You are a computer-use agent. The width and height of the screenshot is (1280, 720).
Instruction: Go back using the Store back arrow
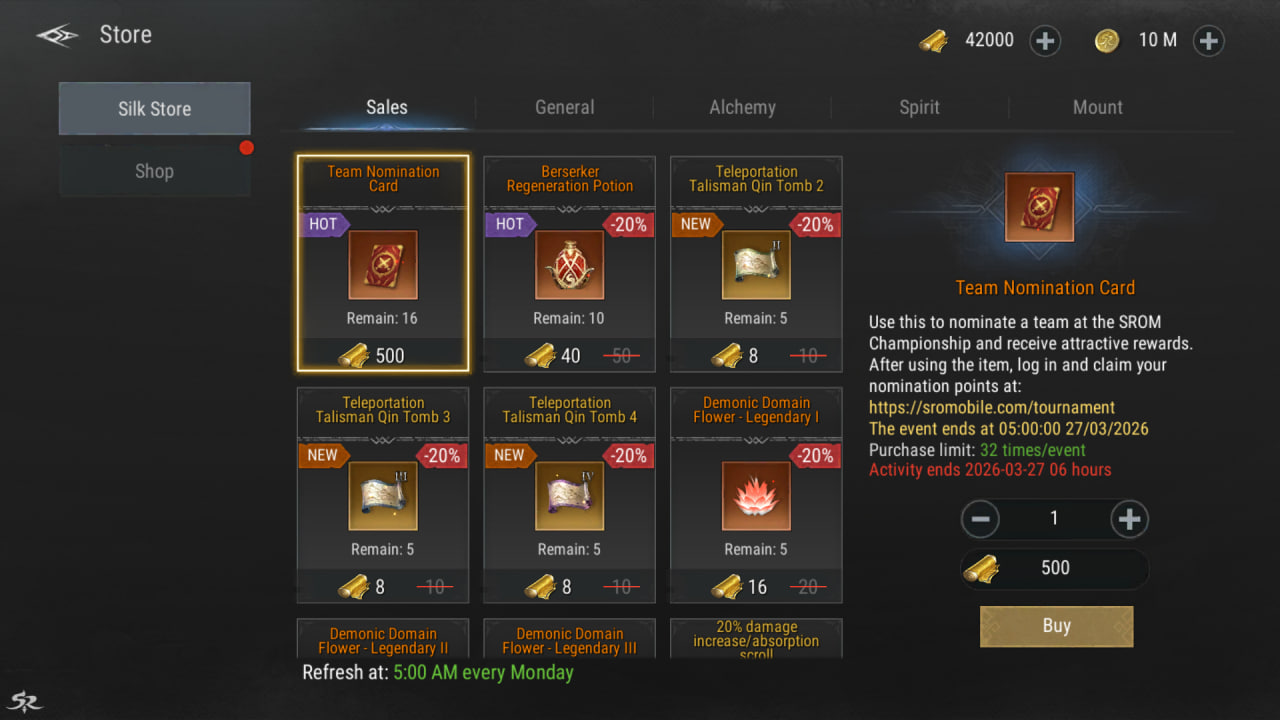(x=57, y=36)
